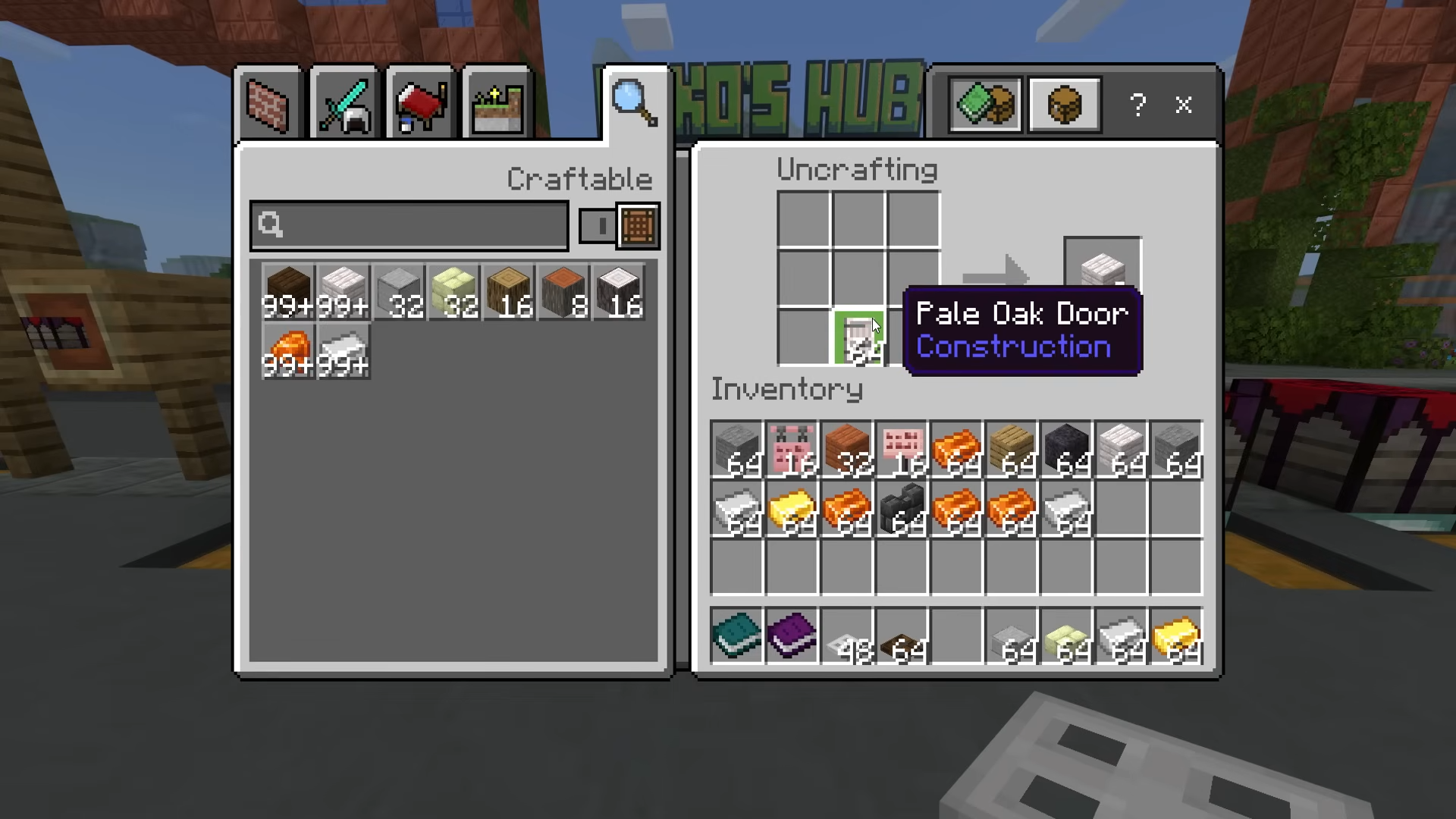
Task: Select the Items bed tab
Action: [420, 105]
